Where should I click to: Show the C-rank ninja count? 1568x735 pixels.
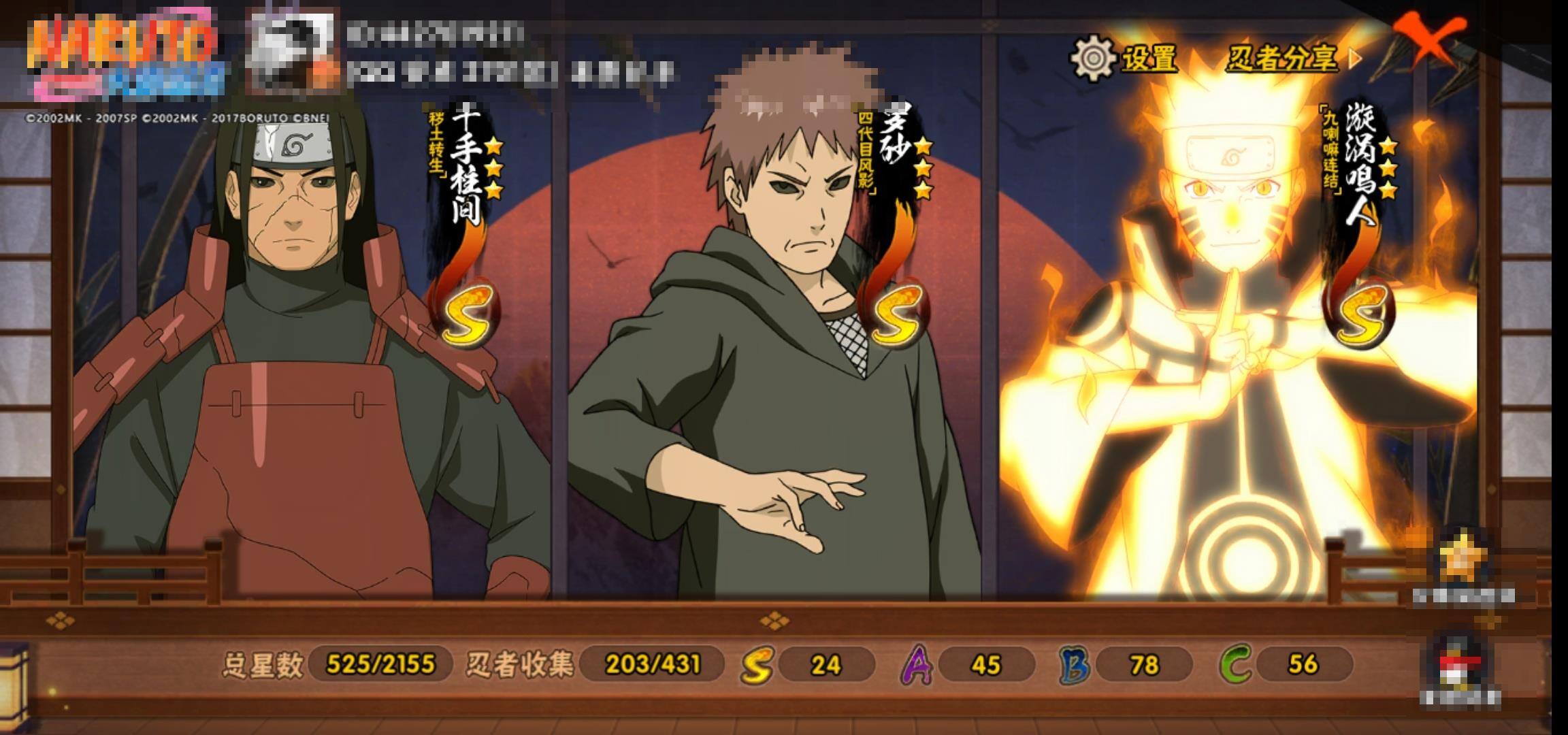coord(1286,664)
